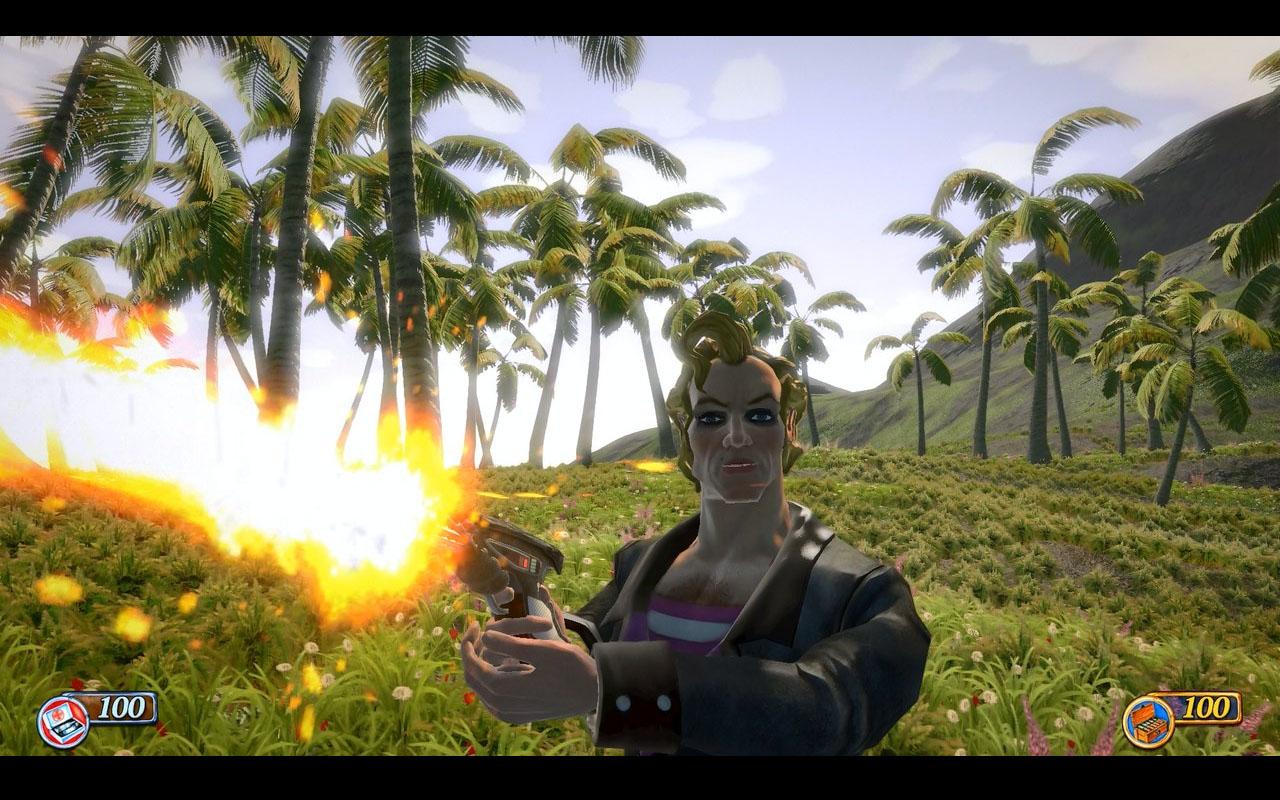Click the first aid kit health icon
The width and height of the screenshot is (1280, 800).
coord(62,721)
